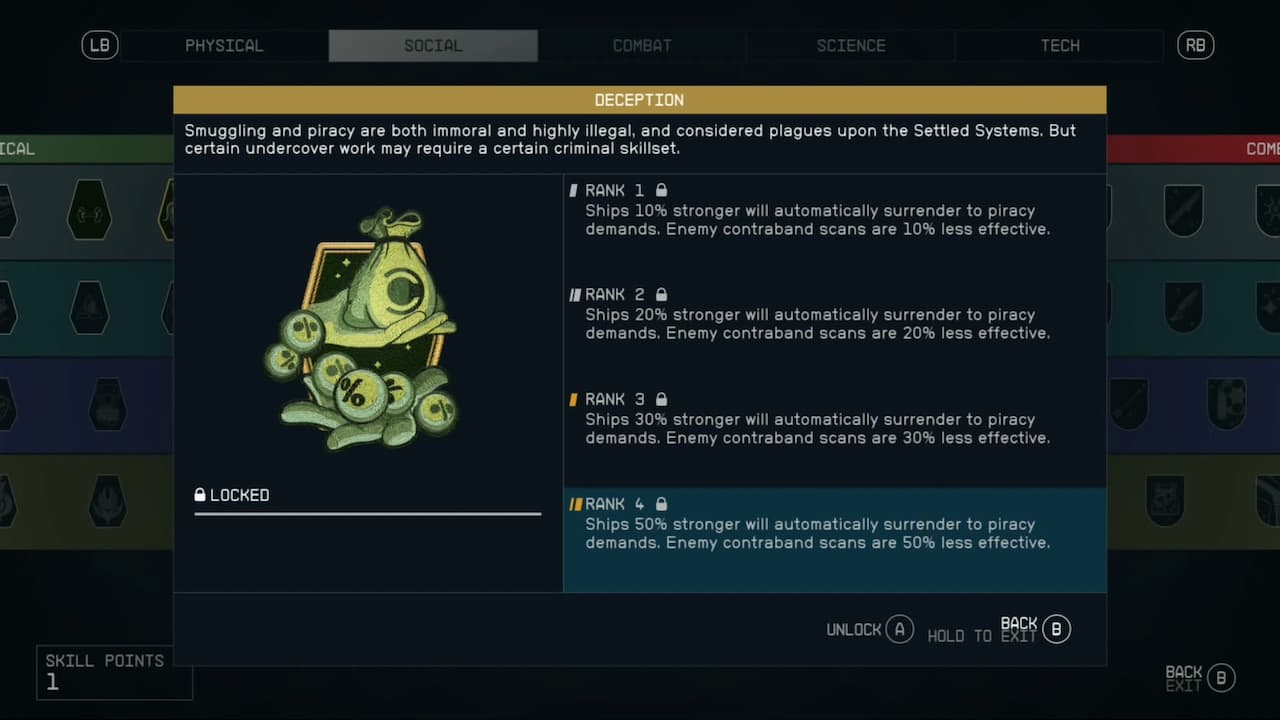The width and height of the screenshot is (1280, 720).
Task: Click the lock icon beside Rank 1
Action: [661, 190]
